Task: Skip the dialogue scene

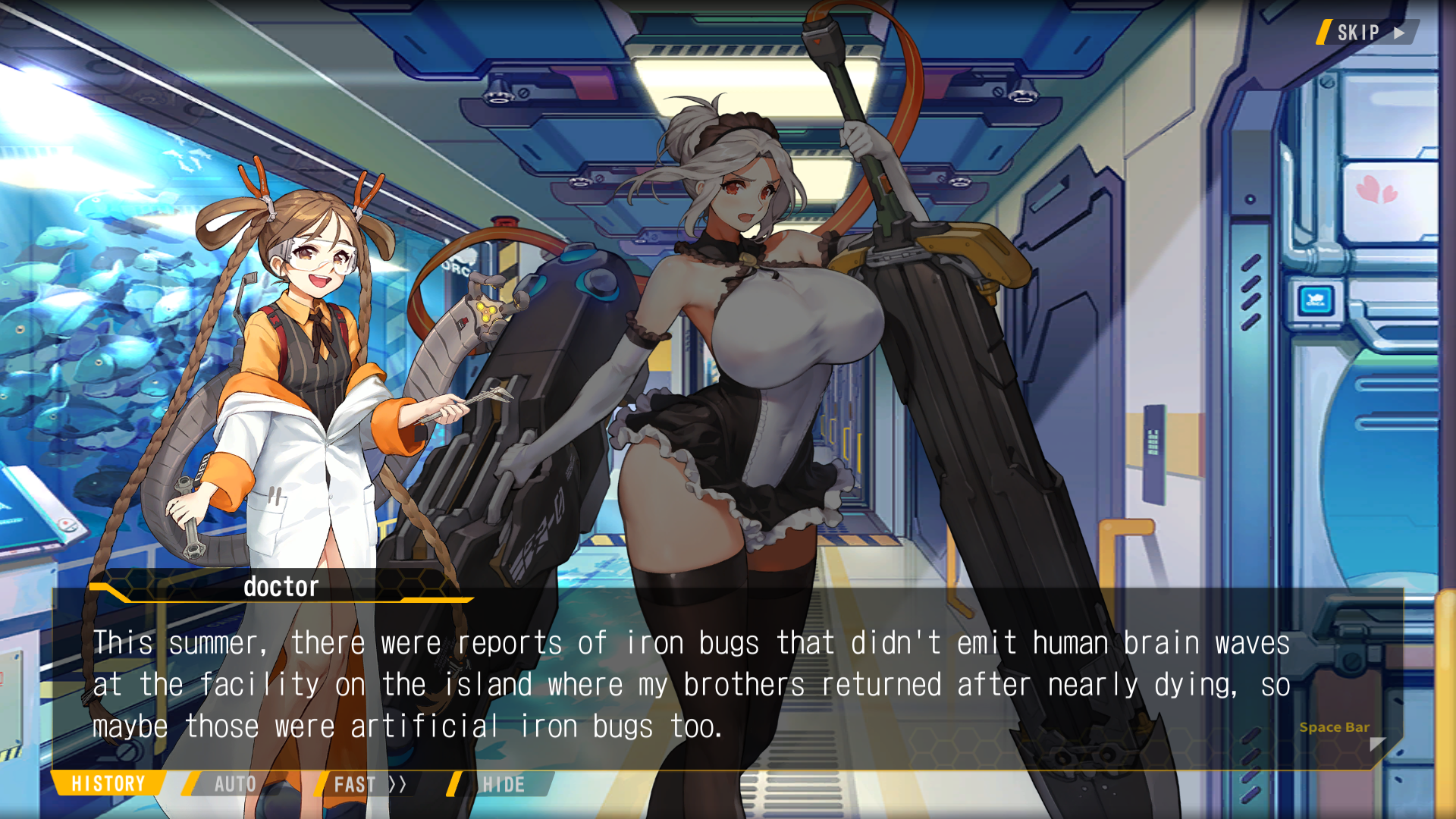Action: [1367, 33]
